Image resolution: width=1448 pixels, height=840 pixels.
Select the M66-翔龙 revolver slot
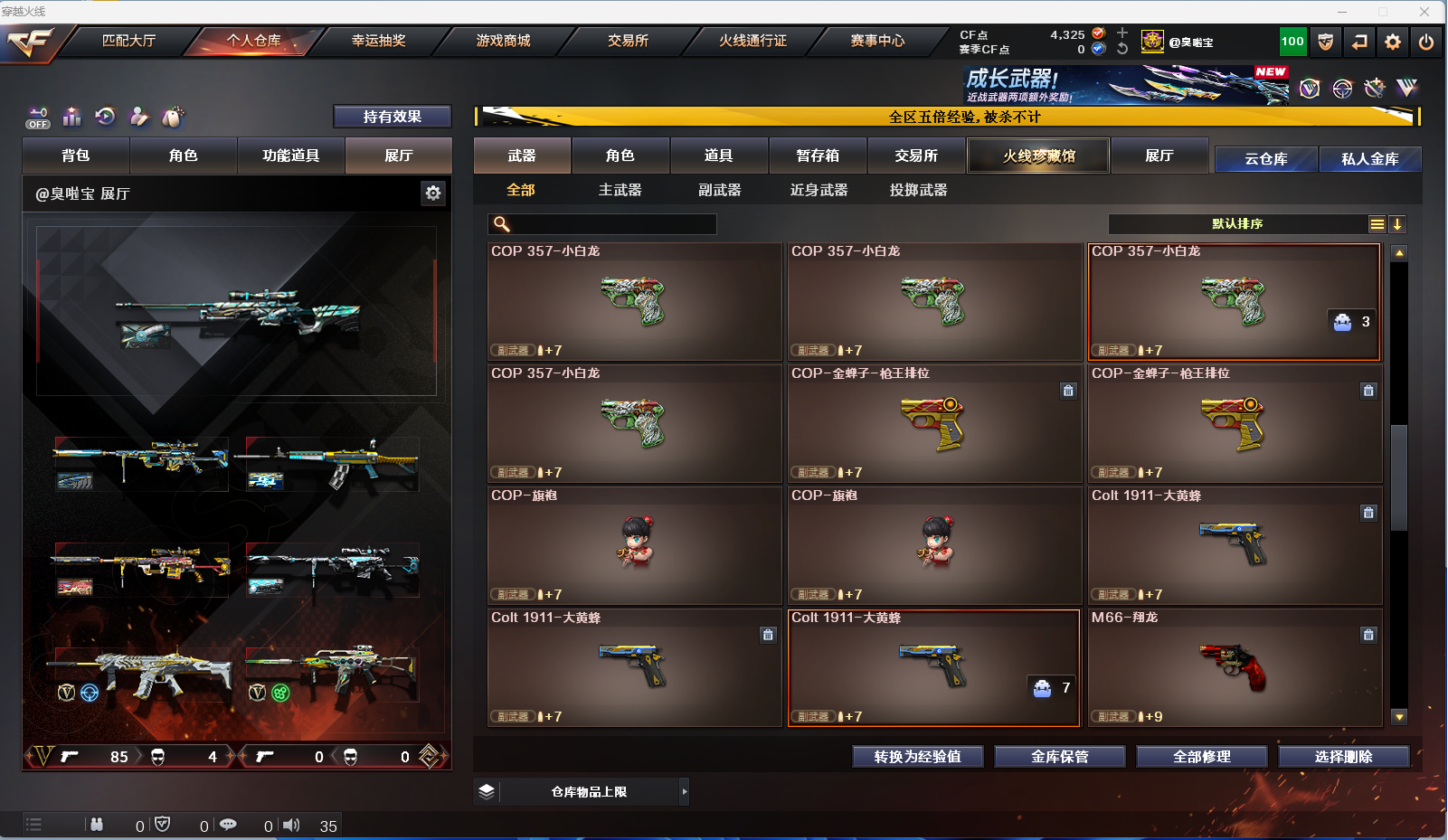click(x=1235, y=667)
